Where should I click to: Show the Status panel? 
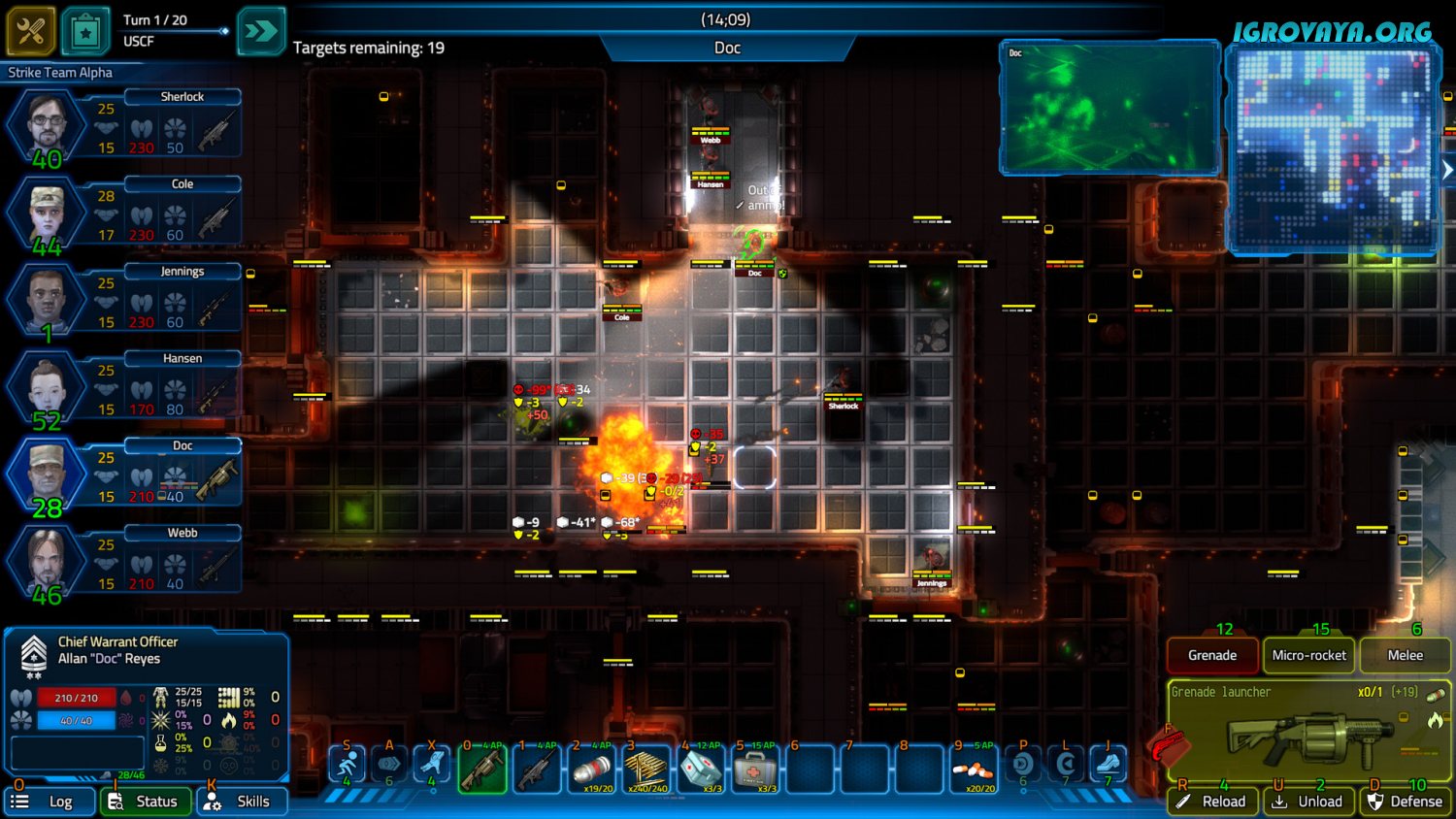pyautogui.click(x=146, y=802)
